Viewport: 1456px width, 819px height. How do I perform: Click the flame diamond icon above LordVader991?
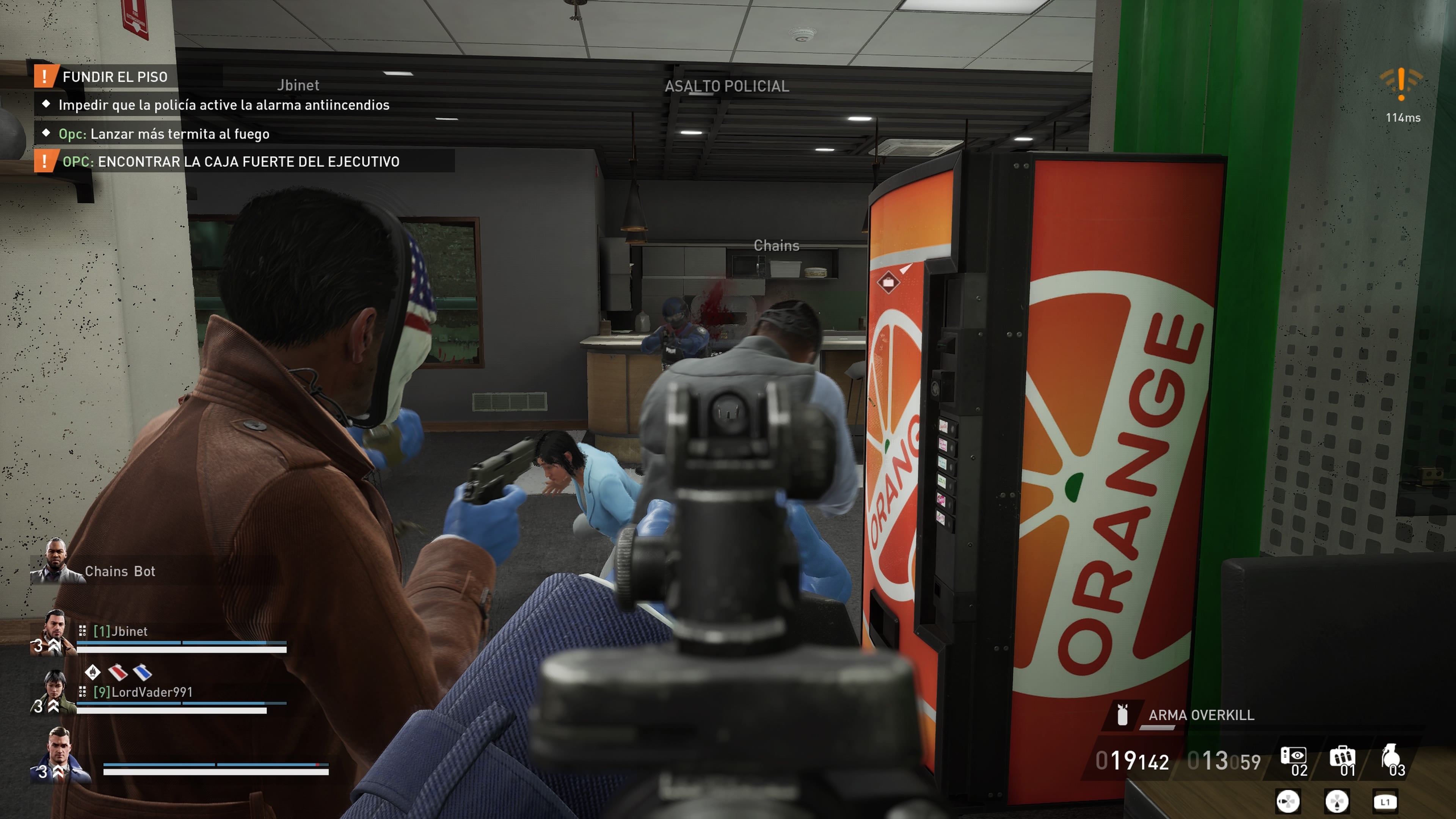[x=93, y=672]
